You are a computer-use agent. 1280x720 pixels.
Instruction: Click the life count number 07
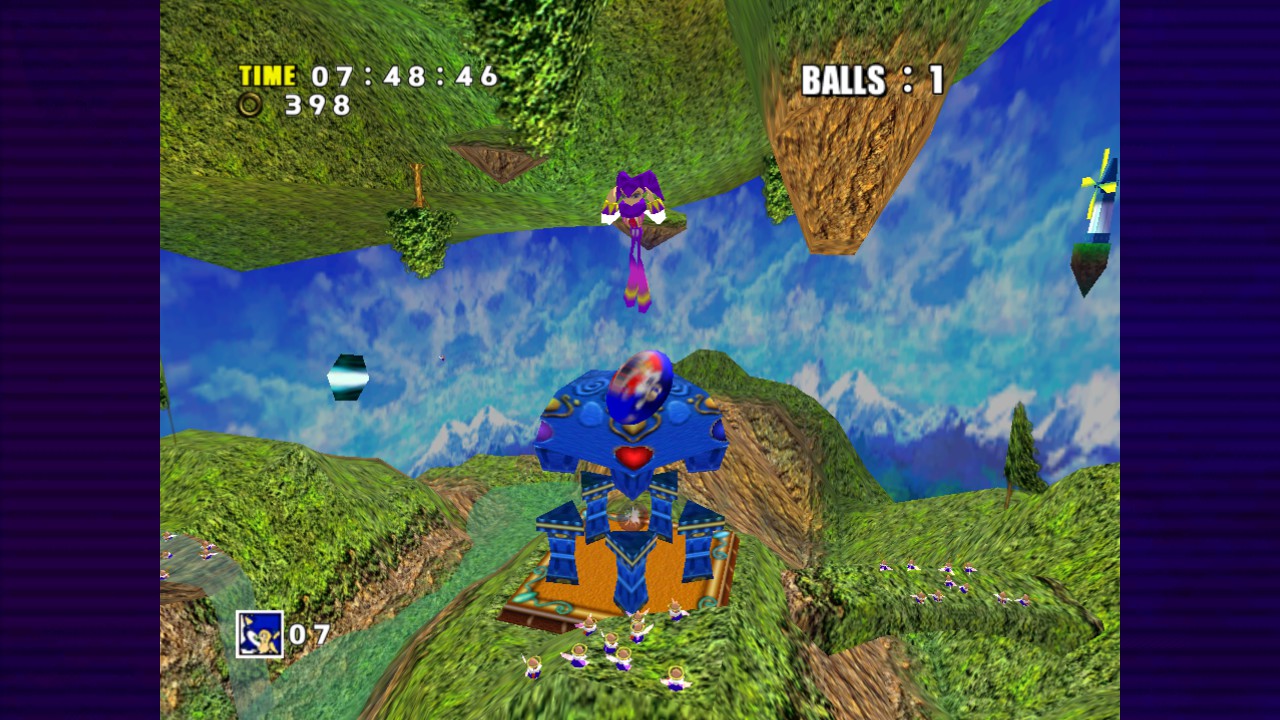point(312,633)
